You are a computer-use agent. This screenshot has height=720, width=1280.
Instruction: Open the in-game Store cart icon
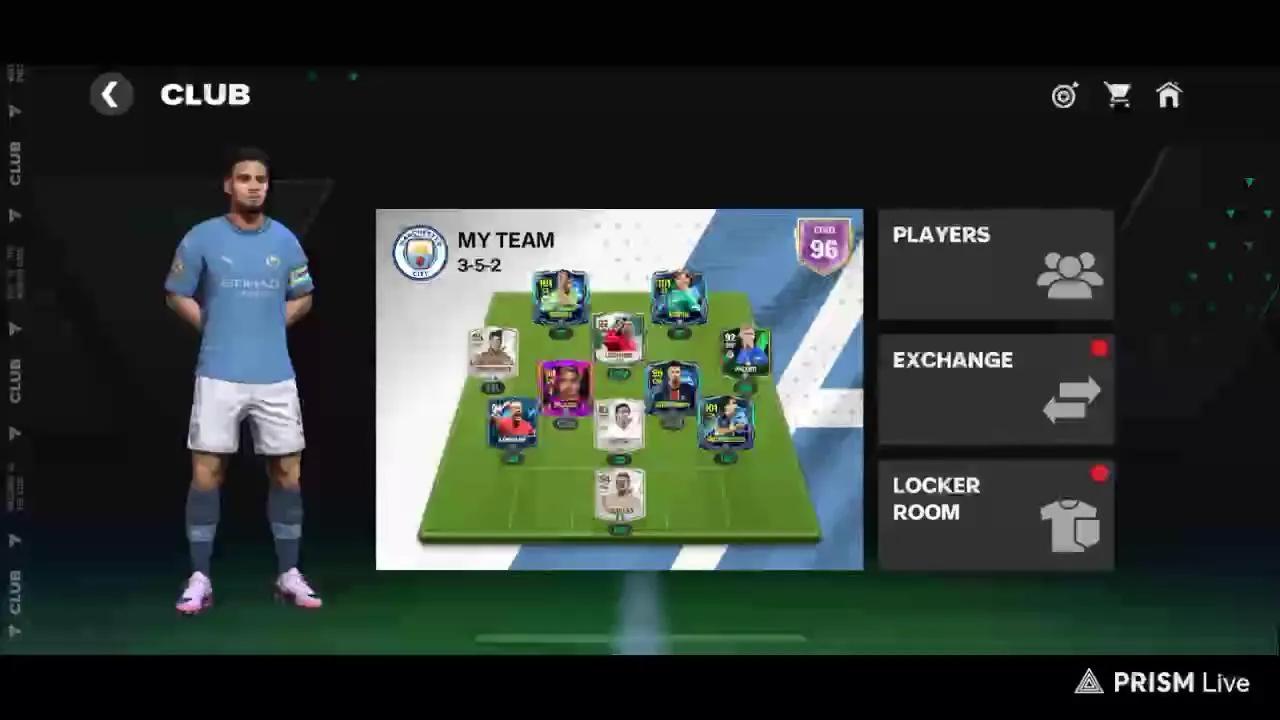coord(1117,95)
